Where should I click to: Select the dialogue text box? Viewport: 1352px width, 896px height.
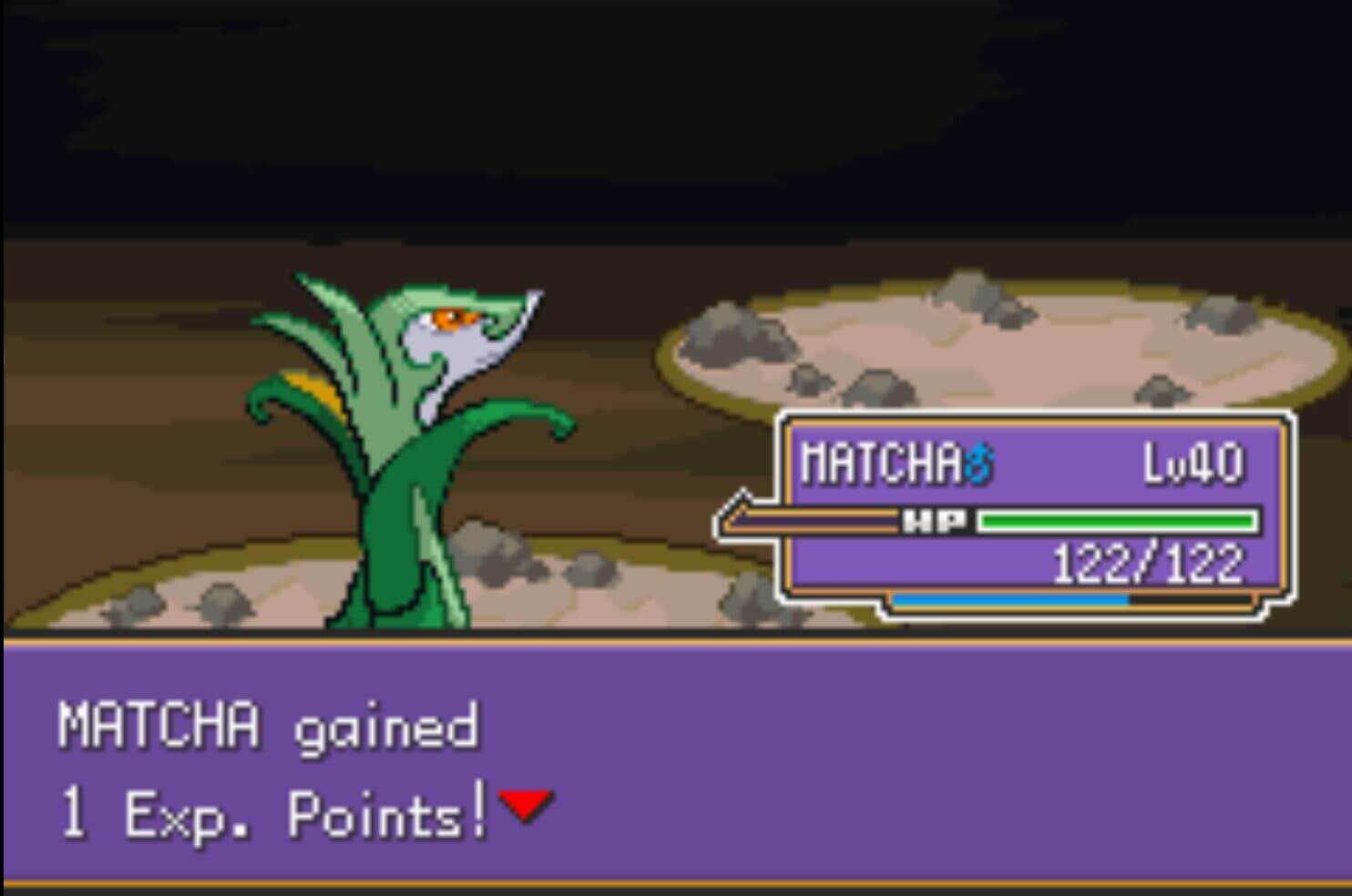point(674,769)
